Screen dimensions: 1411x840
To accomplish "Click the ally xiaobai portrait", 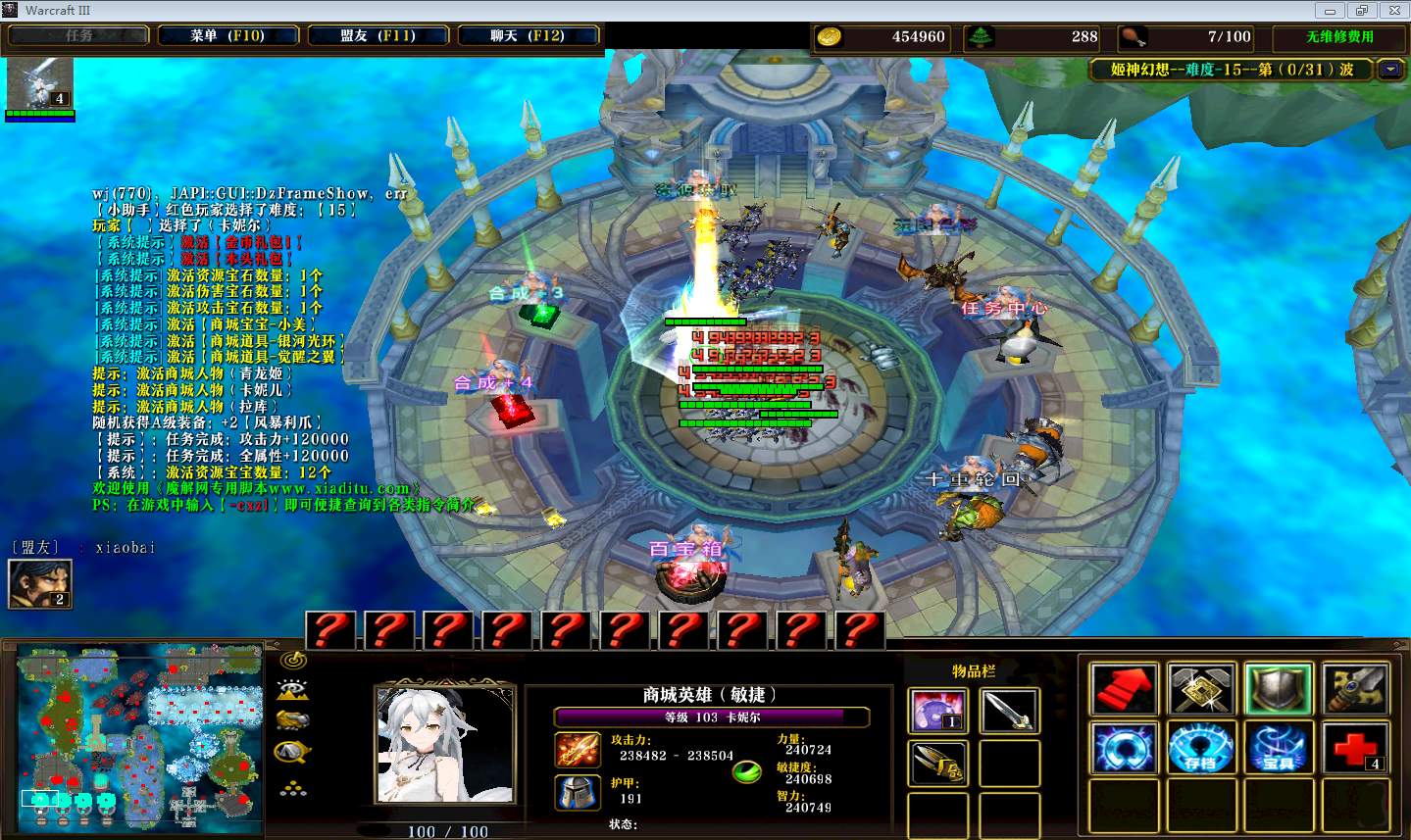I will pos(39,582).
